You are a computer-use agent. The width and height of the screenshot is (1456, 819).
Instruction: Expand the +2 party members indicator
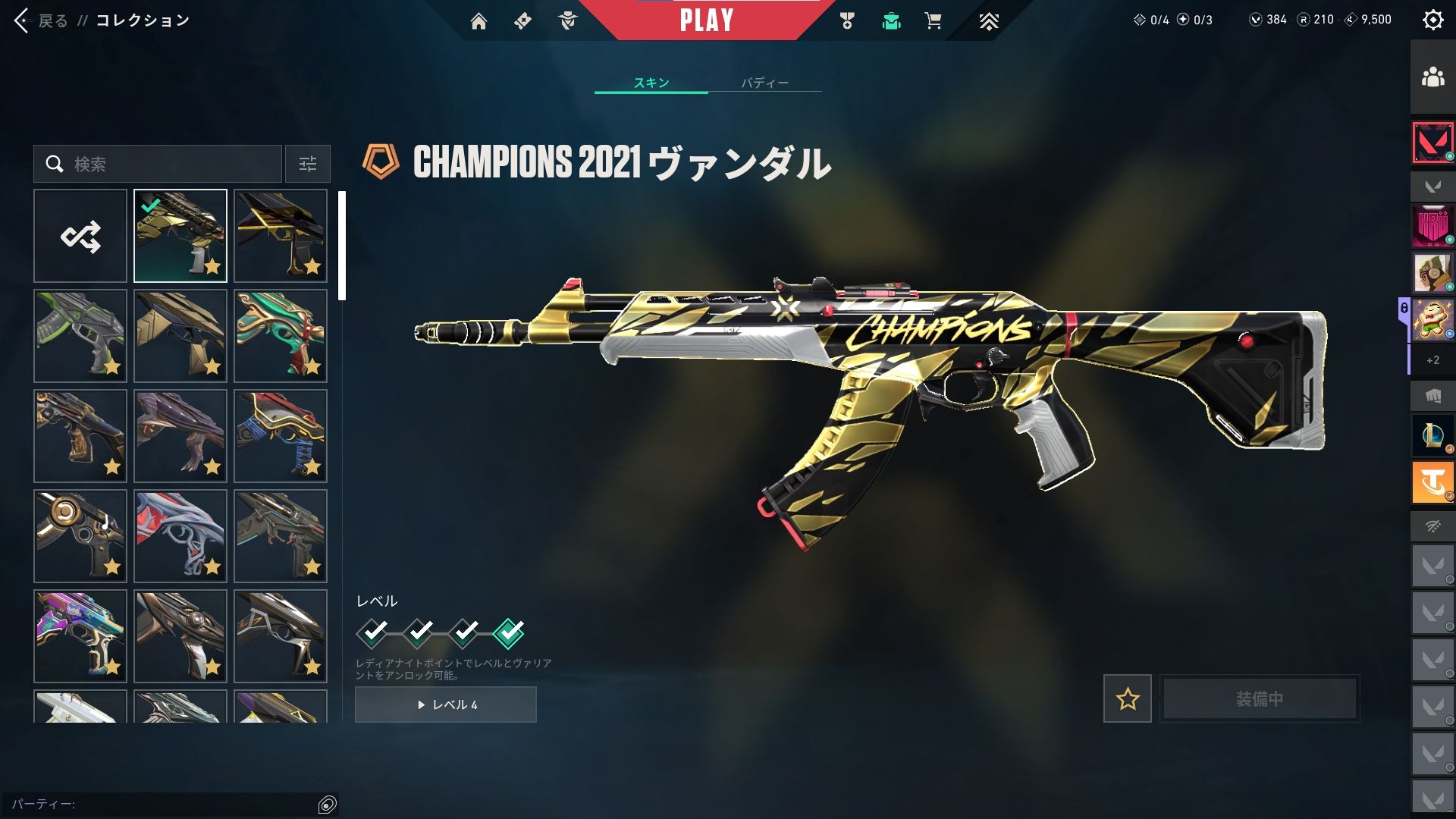pyautogui.click(x=1432, y=360)
